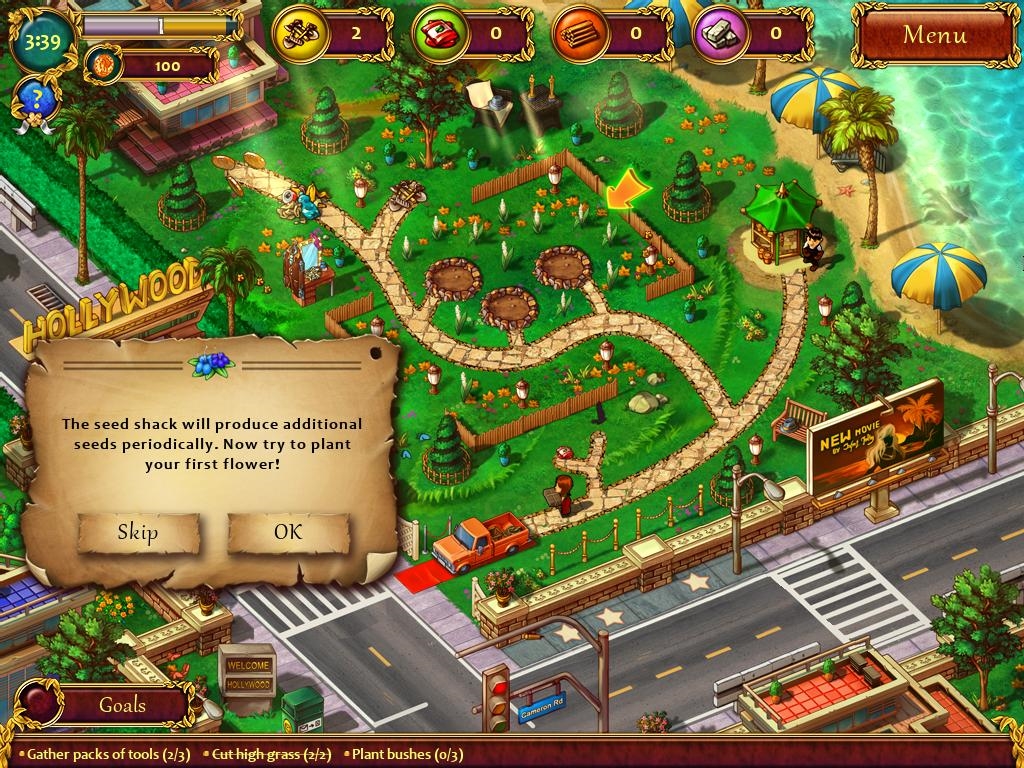Skip the tutorial message

pos(138,532)
